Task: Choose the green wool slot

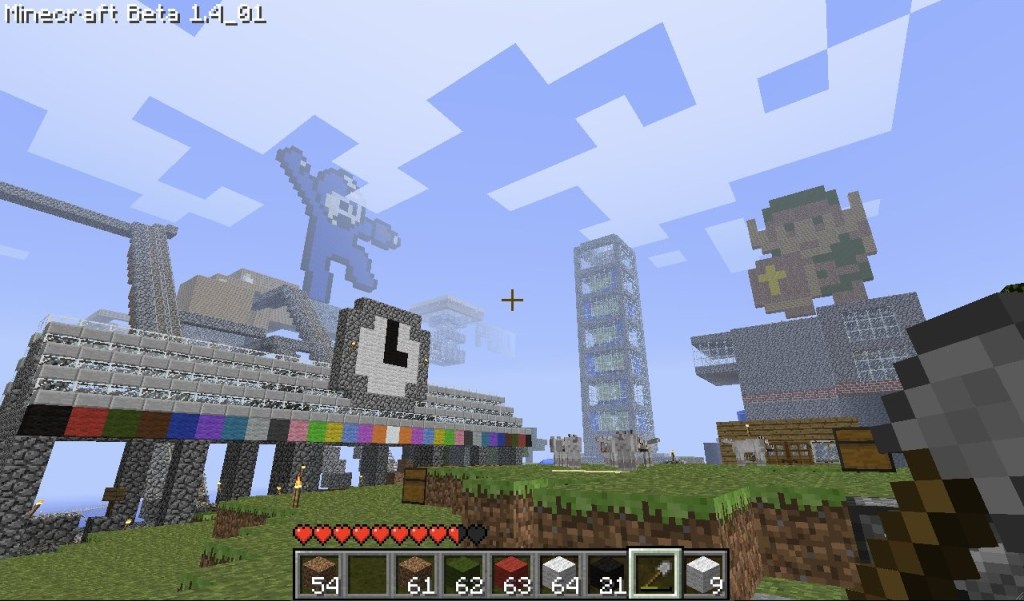Action: tap(462, 573)
